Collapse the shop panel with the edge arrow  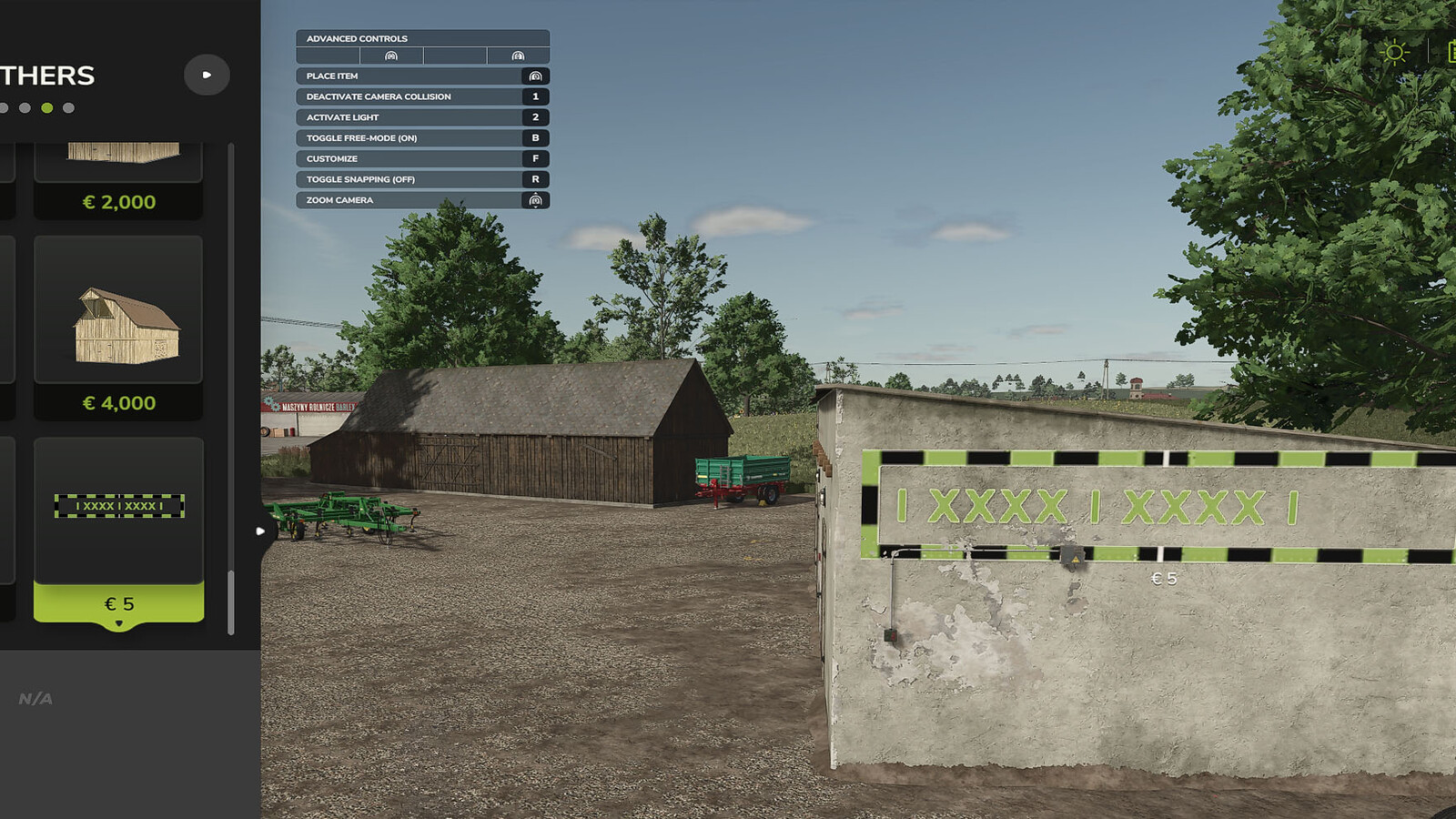point(262,529)
